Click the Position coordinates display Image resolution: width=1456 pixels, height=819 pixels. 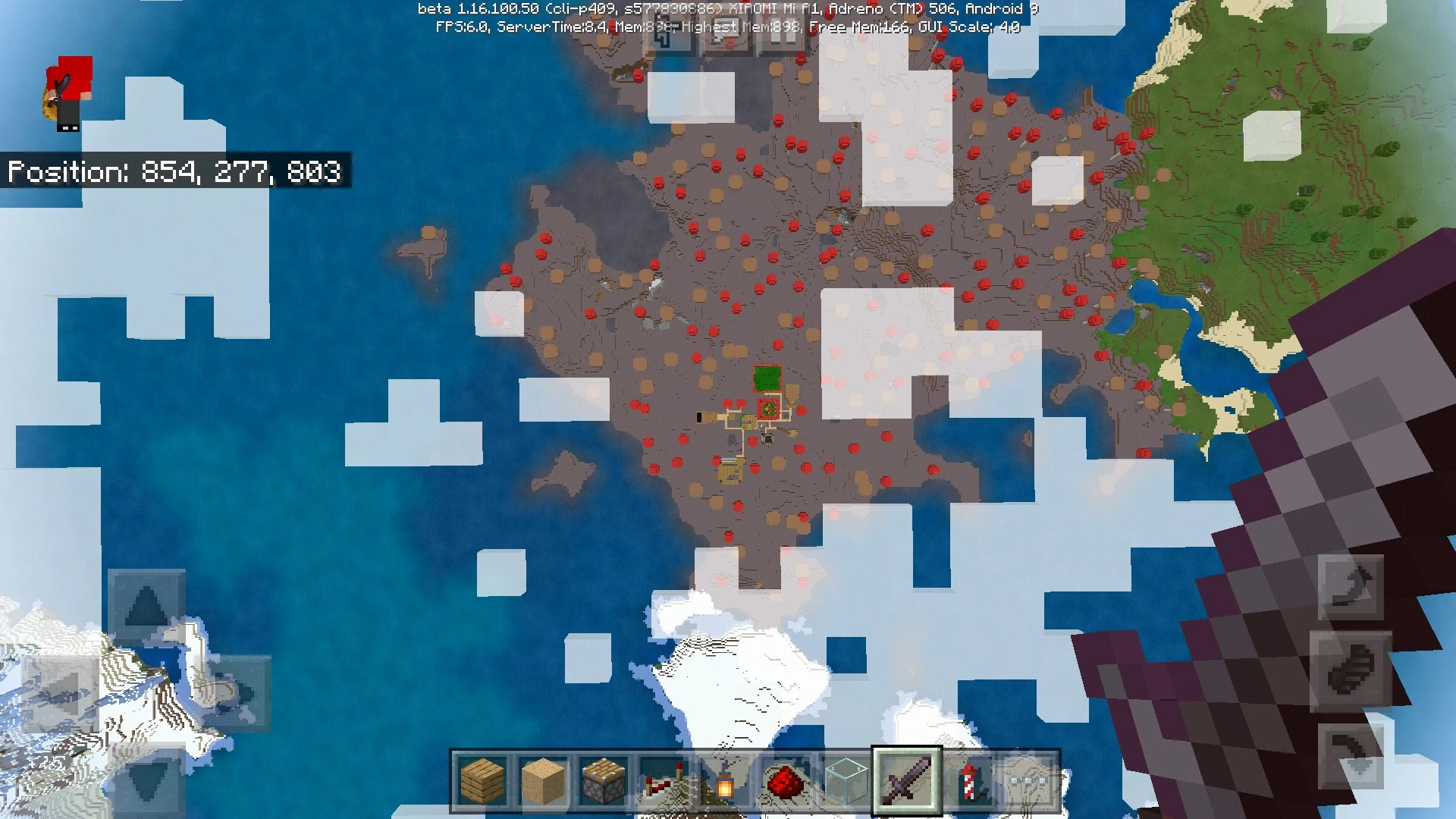[x=174, y=173]
